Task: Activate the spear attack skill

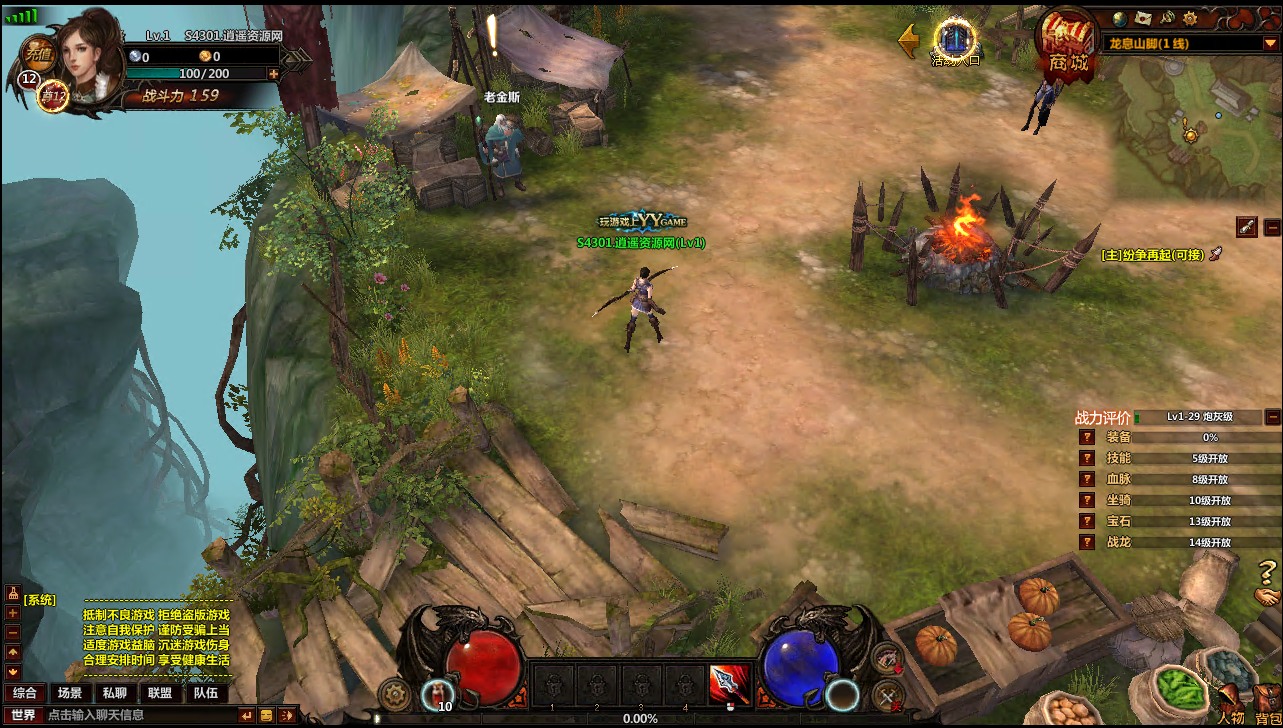Action: pos(729,685)
